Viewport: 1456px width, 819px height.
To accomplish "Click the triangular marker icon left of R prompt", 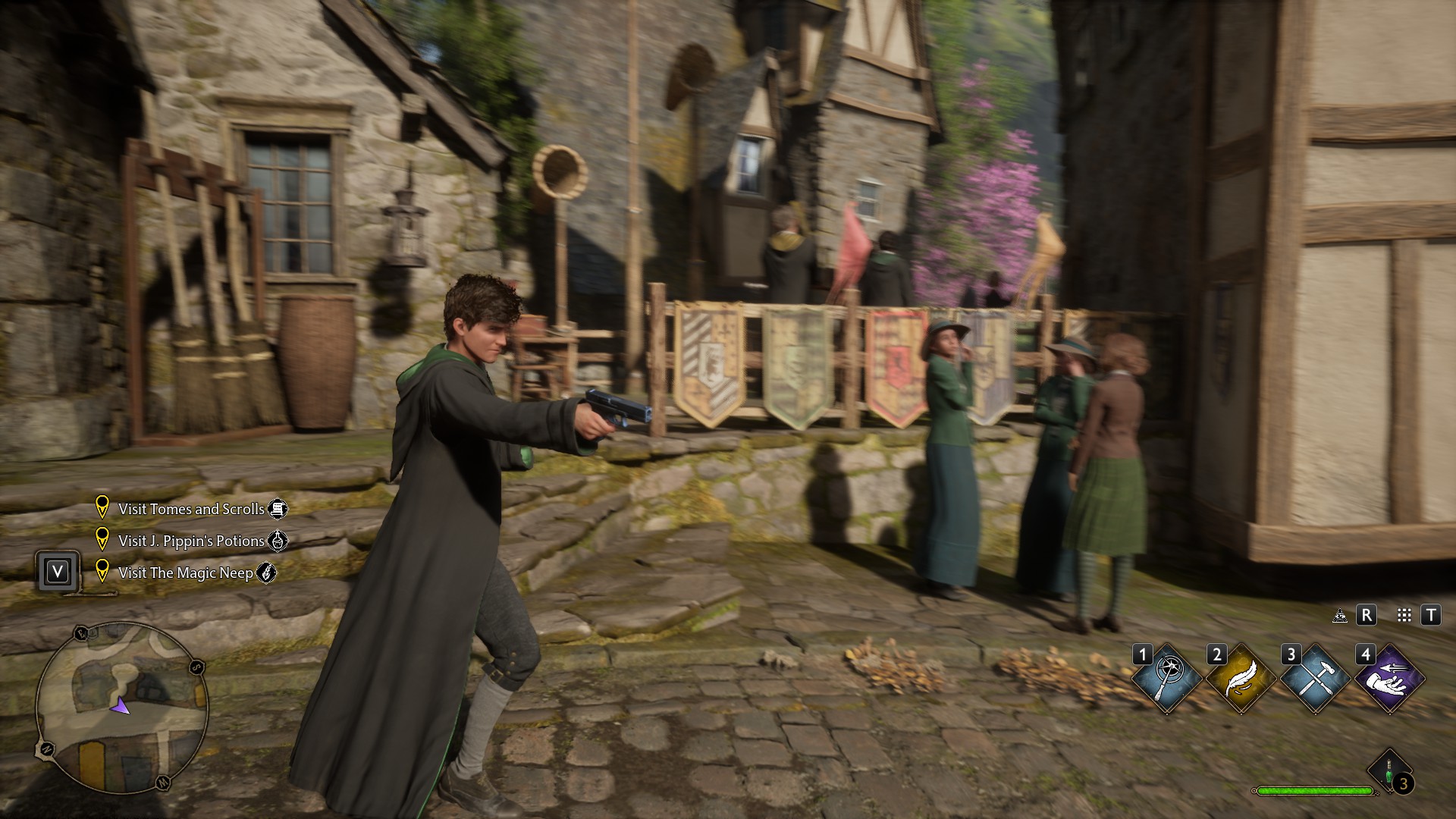I will pos(1340,615).
